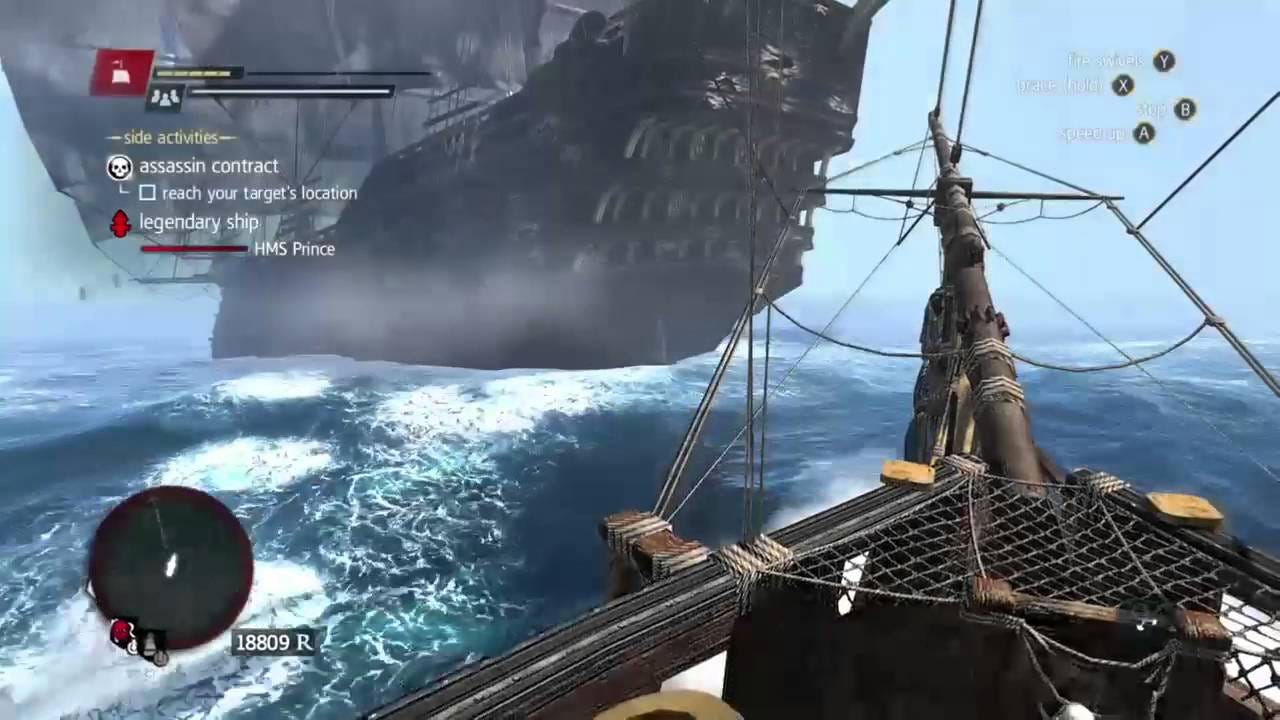The height and width of the screenshot is (720, 1280).
Task: Select the assassin contract skull icon
Action: pyautogui.click(x=120, y=167)
